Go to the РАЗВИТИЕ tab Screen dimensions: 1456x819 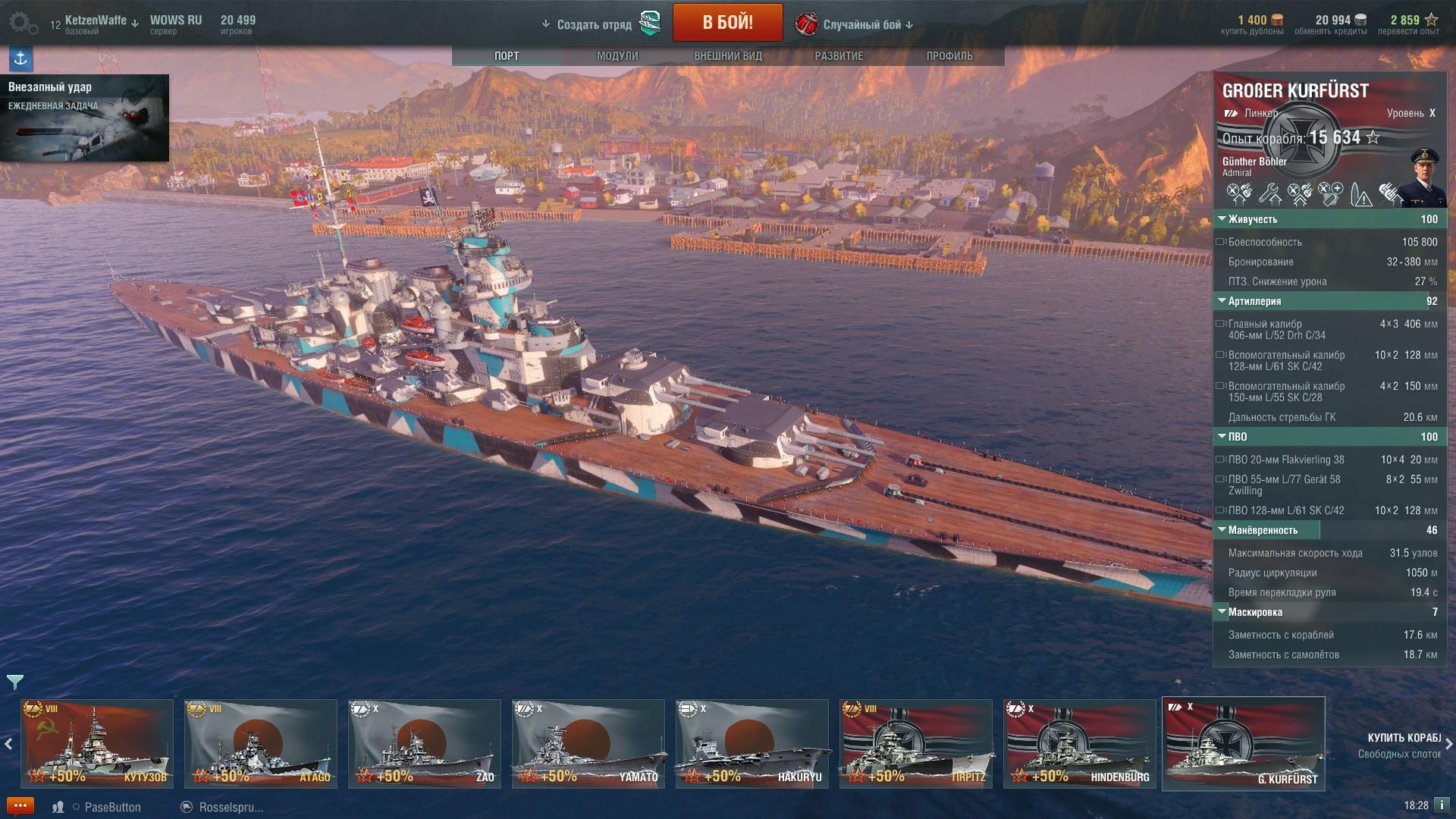[x=839, y=56]
